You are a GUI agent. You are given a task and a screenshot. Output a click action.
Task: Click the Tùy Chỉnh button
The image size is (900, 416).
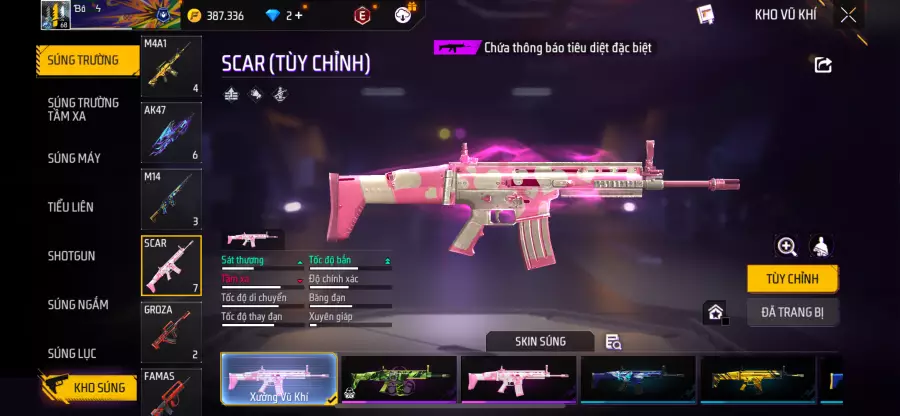click(793, 278)
